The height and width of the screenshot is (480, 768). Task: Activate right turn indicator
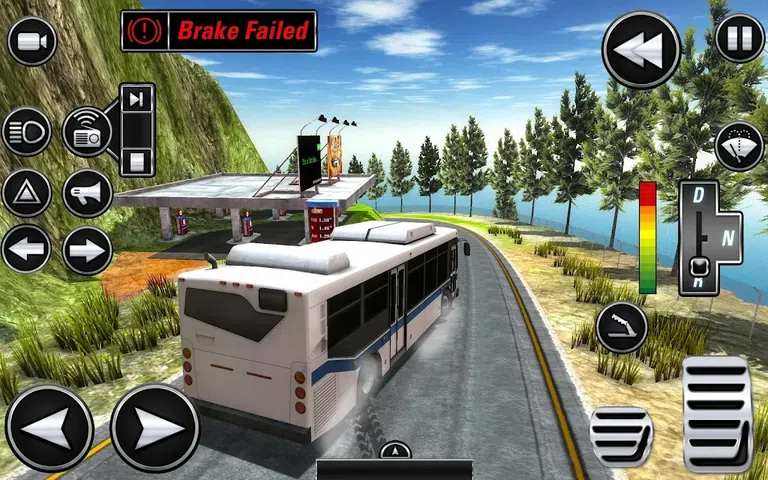(88, 250)
